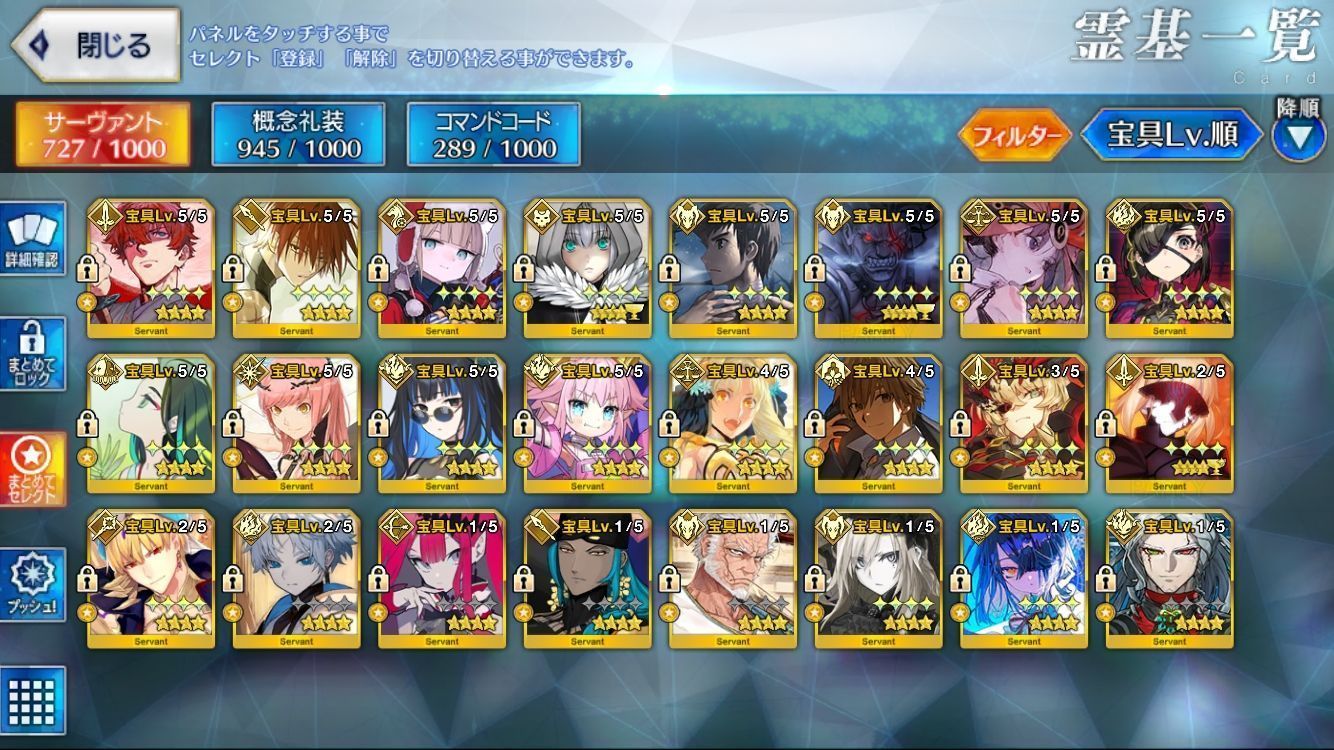Select the sunglasses black-haired servant card

point(442,425)
